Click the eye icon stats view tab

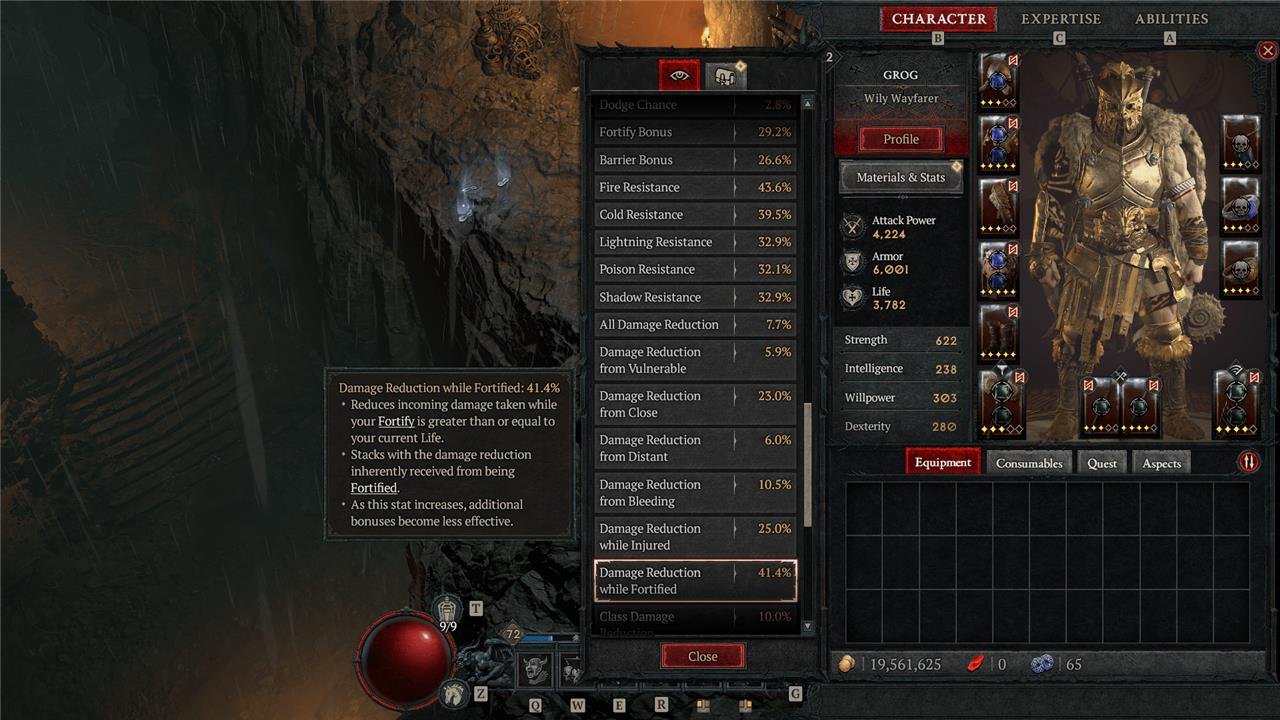pos(680,75)
